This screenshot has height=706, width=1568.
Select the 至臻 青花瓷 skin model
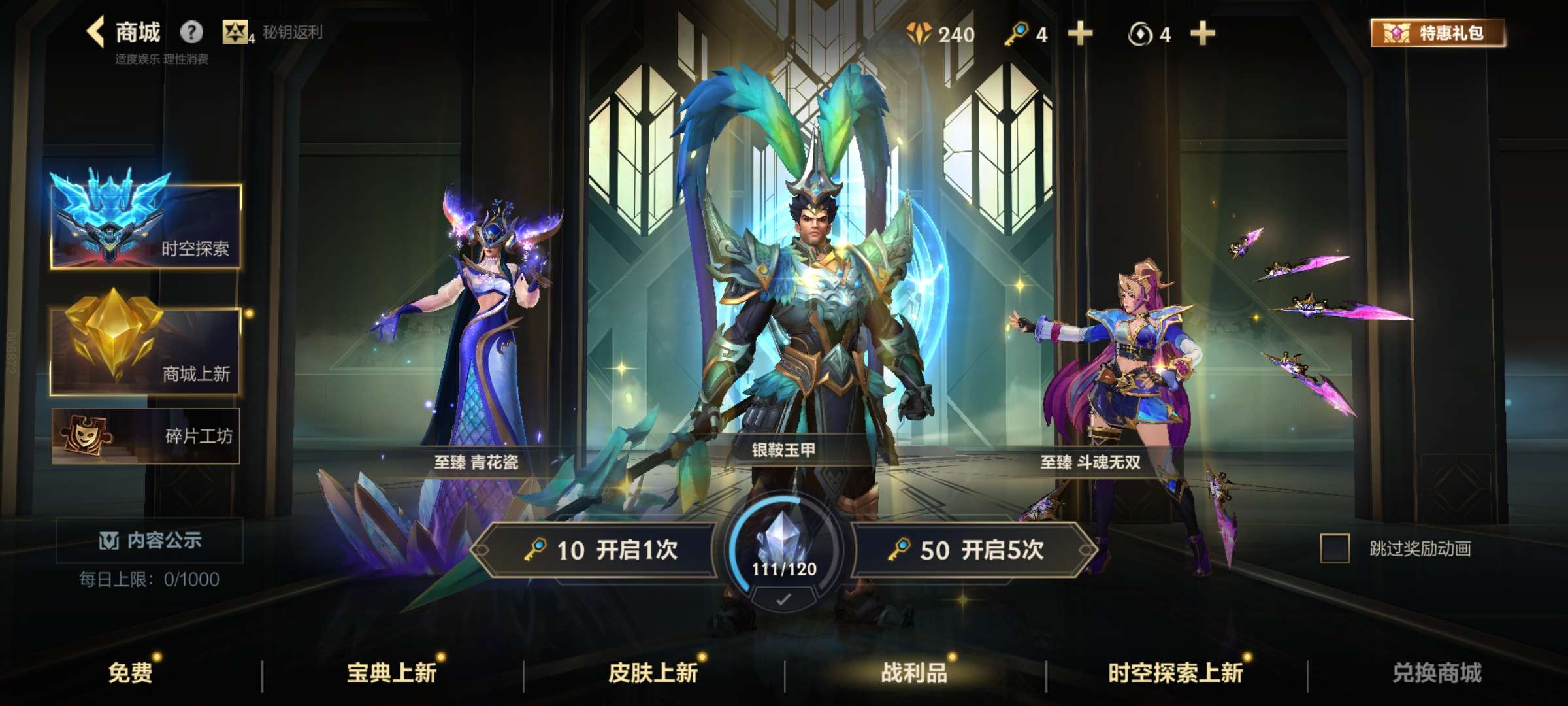pos(477,327)
